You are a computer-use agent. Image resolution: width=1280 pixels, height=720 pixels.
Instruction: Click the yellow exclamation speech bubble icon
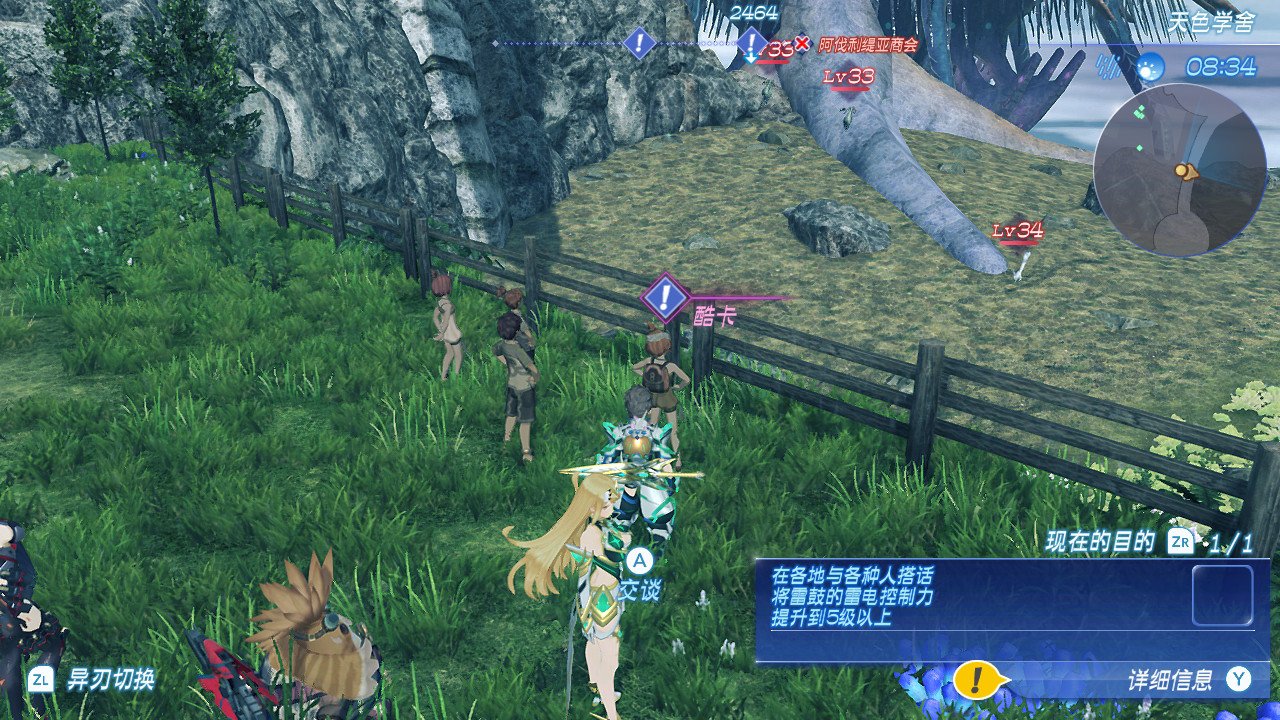977,680
